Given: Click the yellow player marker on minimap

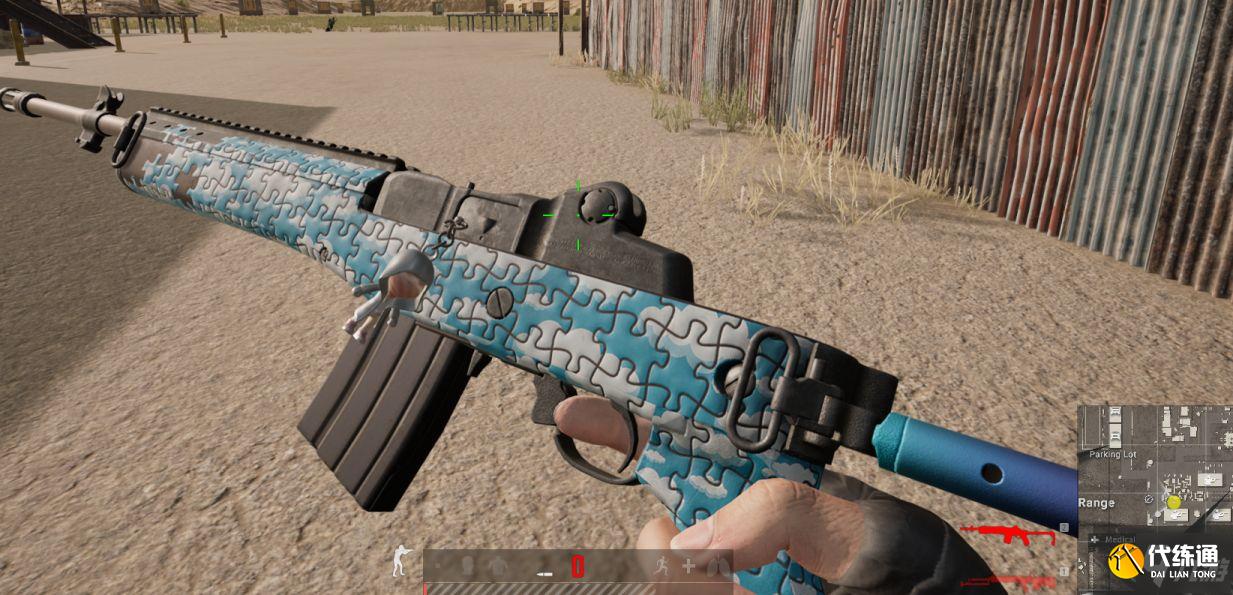Looking at the screenshot, I should click(x=1174, y=502).
